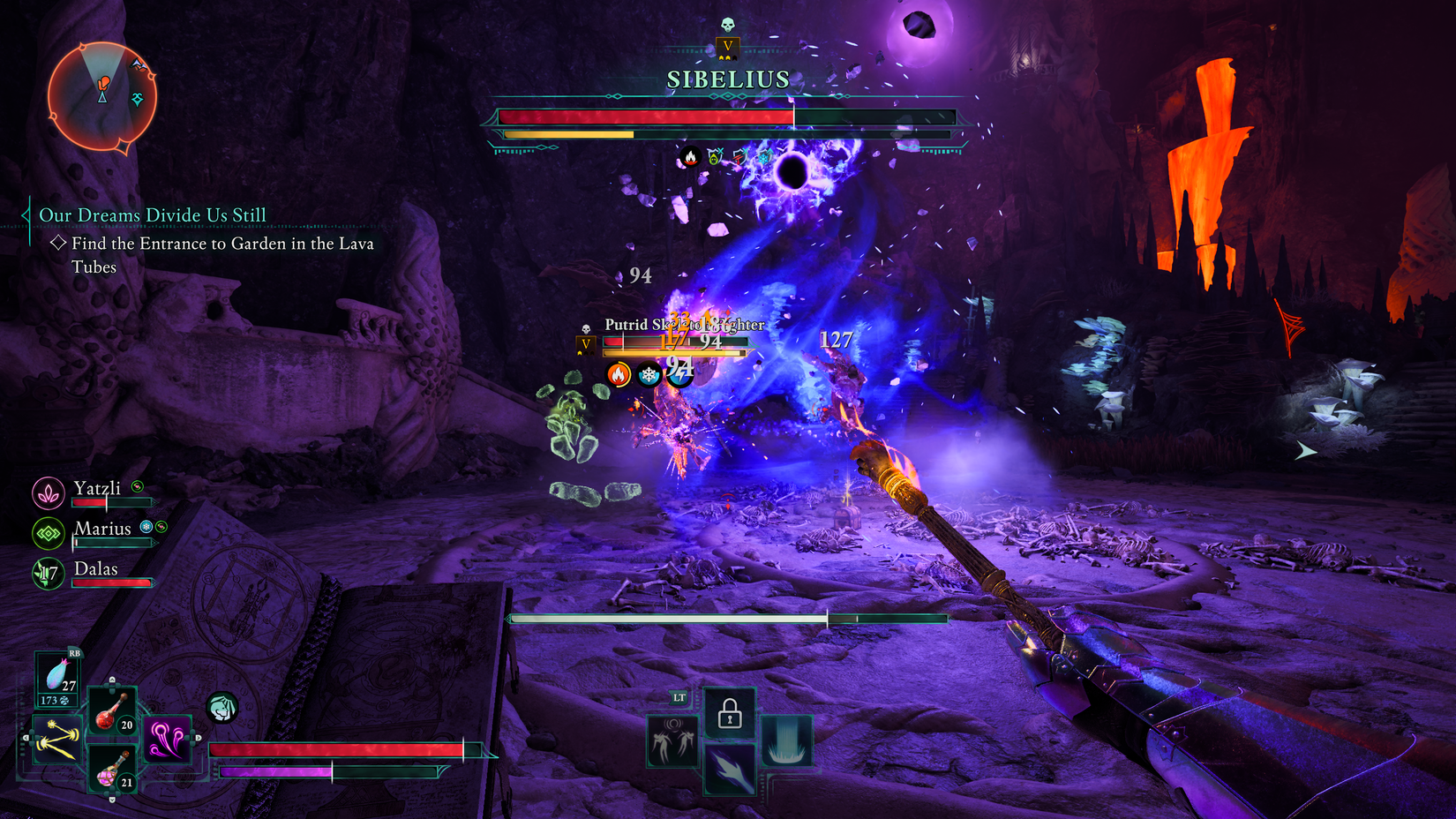Use the pink essence potion slot
The height and width of the screenshot is (819, 1456).
pyautogui.click(x=111, y=768)
